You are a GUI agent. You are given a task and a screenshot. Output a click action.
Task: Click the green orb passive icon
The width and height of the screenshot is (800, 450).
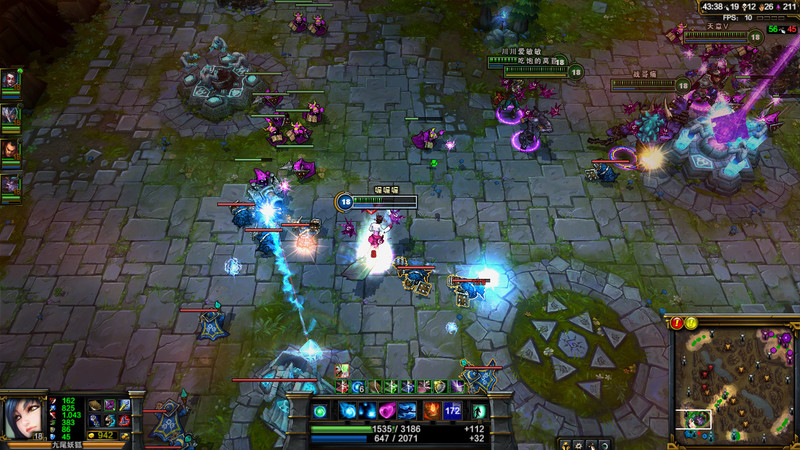[321, 411]
